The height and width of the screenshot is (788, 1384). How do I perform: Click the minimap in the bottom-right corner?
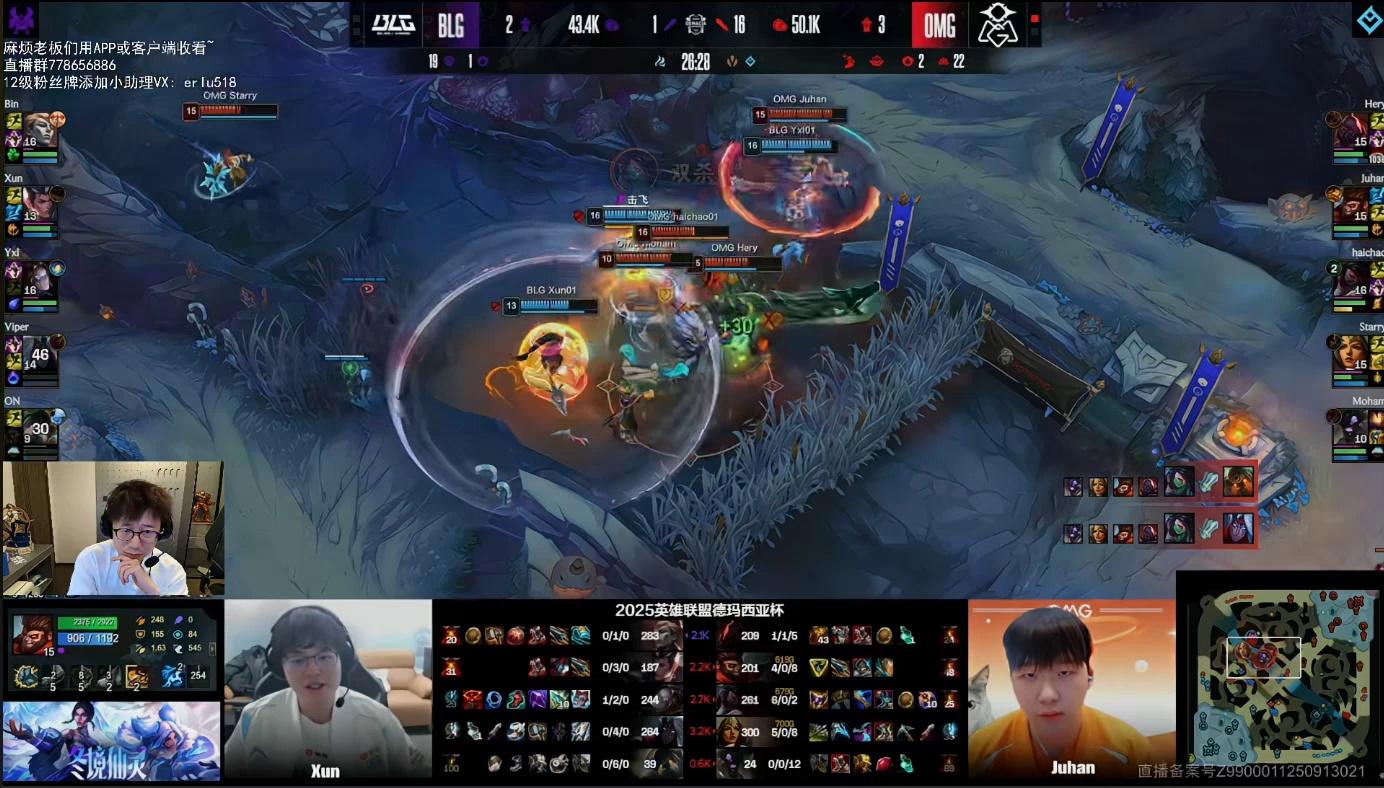(x=1279, y=679)
